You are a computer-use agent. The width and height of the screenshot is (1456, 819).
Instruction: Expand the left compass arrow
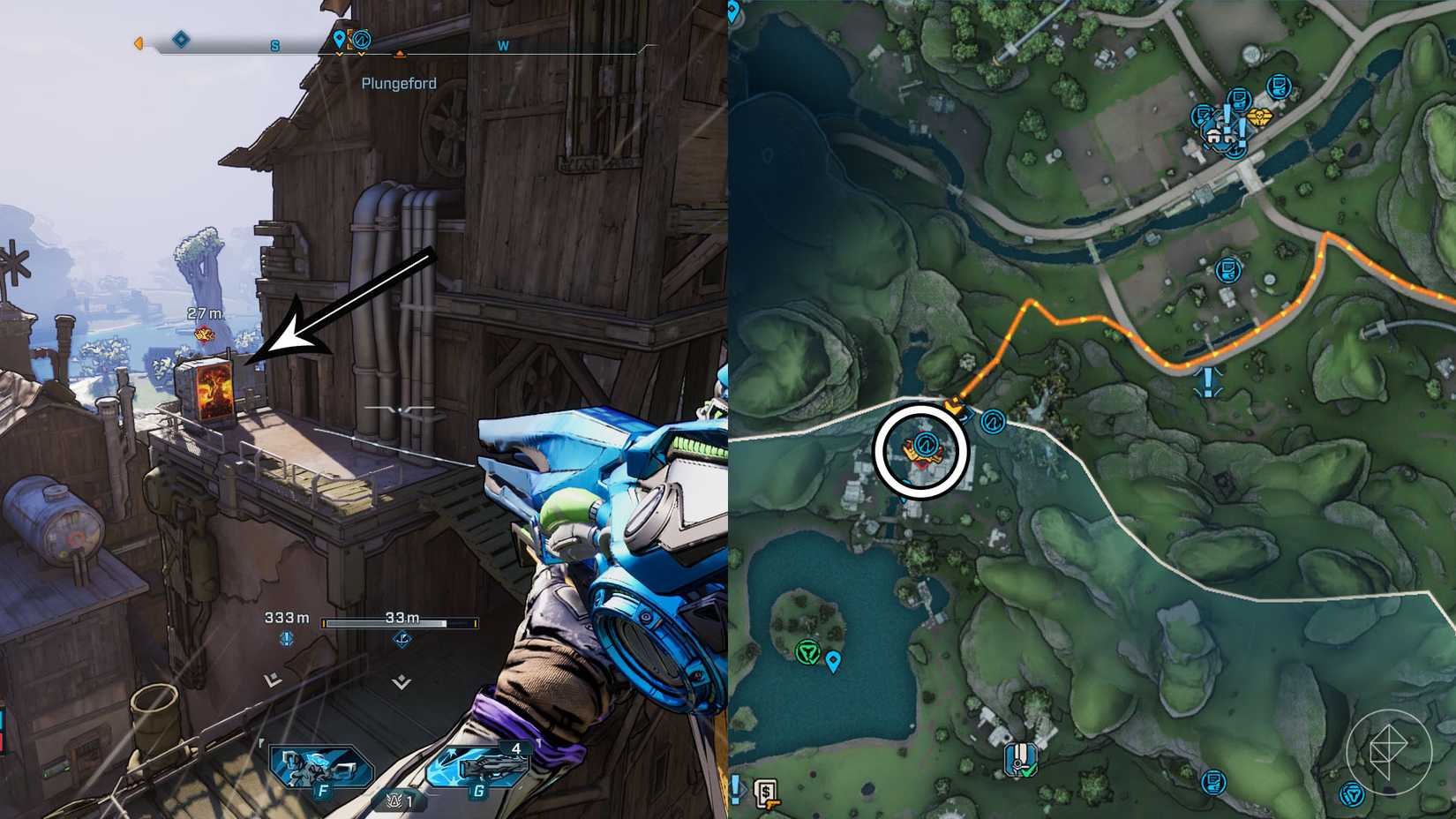pyautogui.click(x=139, y=43)
